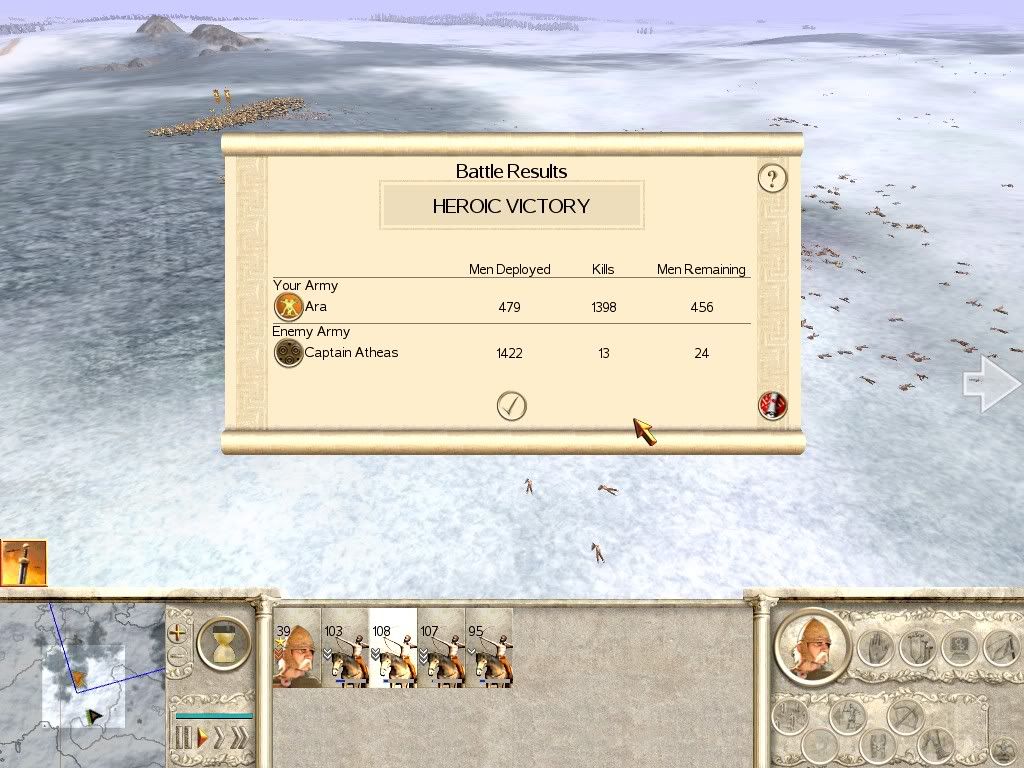The image size is (1024, 768).
Task: Set double speed with the single chevron
Action: click(x=218, y=739)
